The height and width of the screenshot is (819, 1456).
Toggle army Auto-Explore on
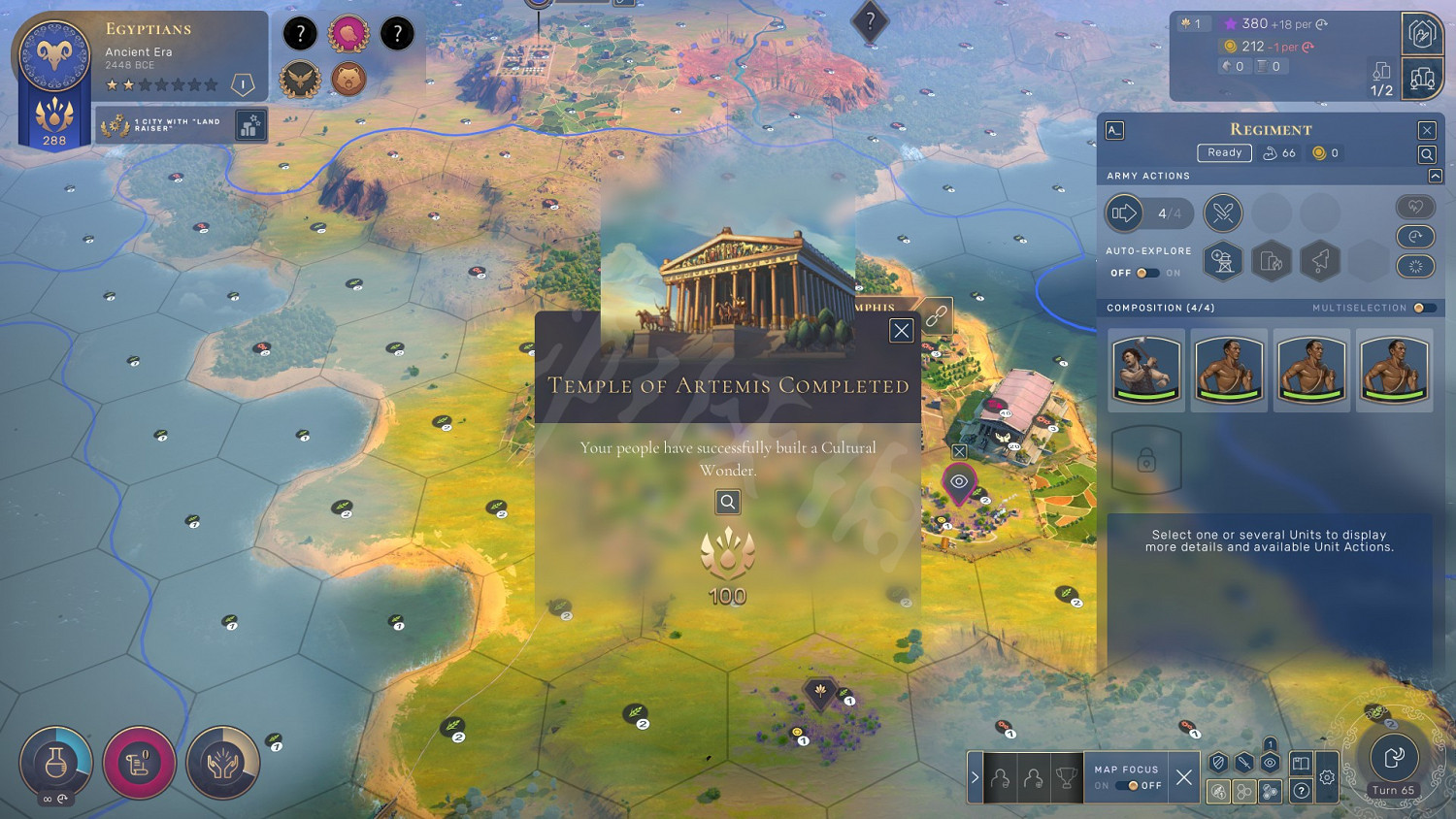(1147, 273)
